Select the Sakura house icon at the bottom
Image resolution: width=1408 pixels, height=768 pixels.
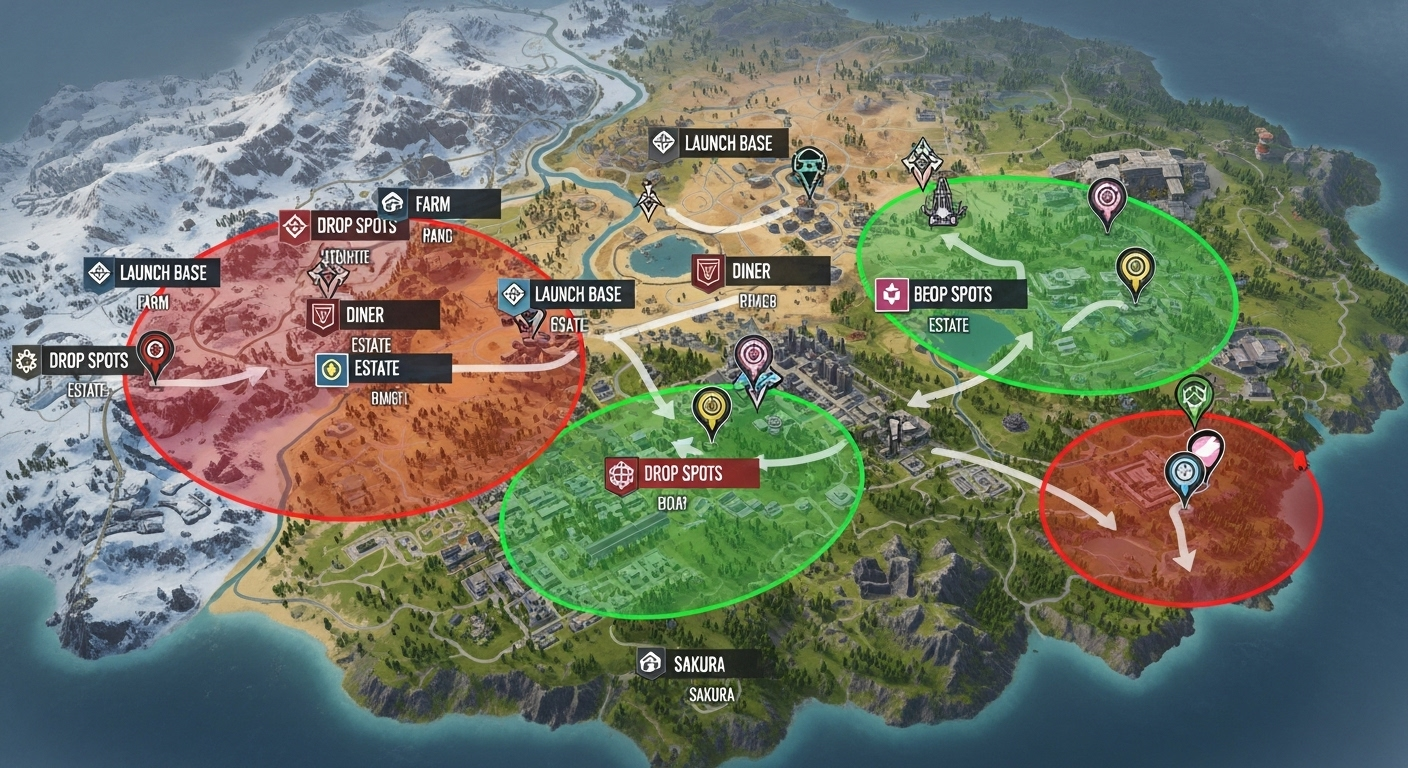tap(652, 662)
